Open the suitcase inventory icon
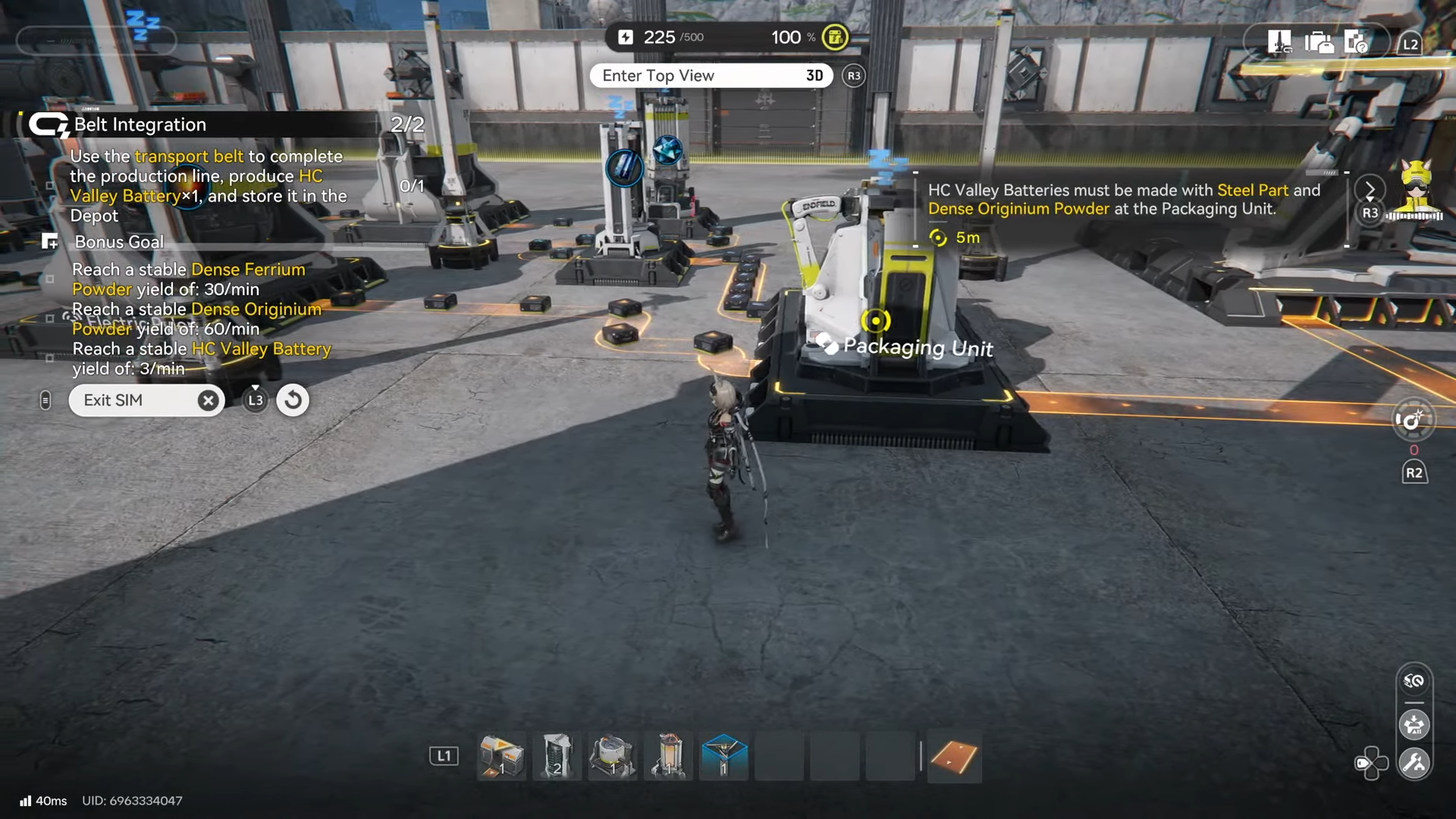This screenshot has height=819, width=1456. pyautogui.click(x=1319, y=42)
